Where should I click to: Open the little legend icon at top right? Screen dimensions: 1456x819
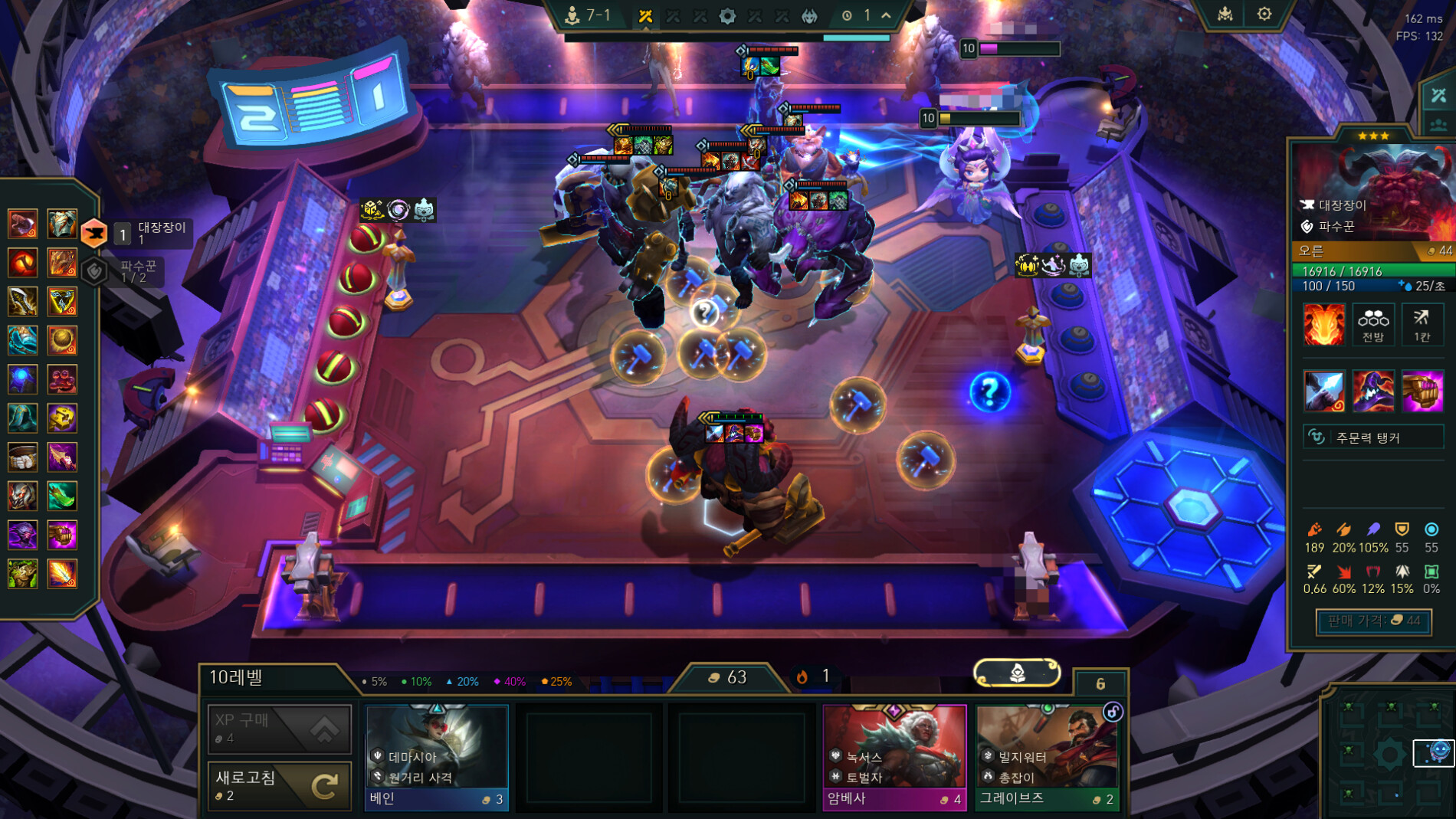[x=1225, y=14]
